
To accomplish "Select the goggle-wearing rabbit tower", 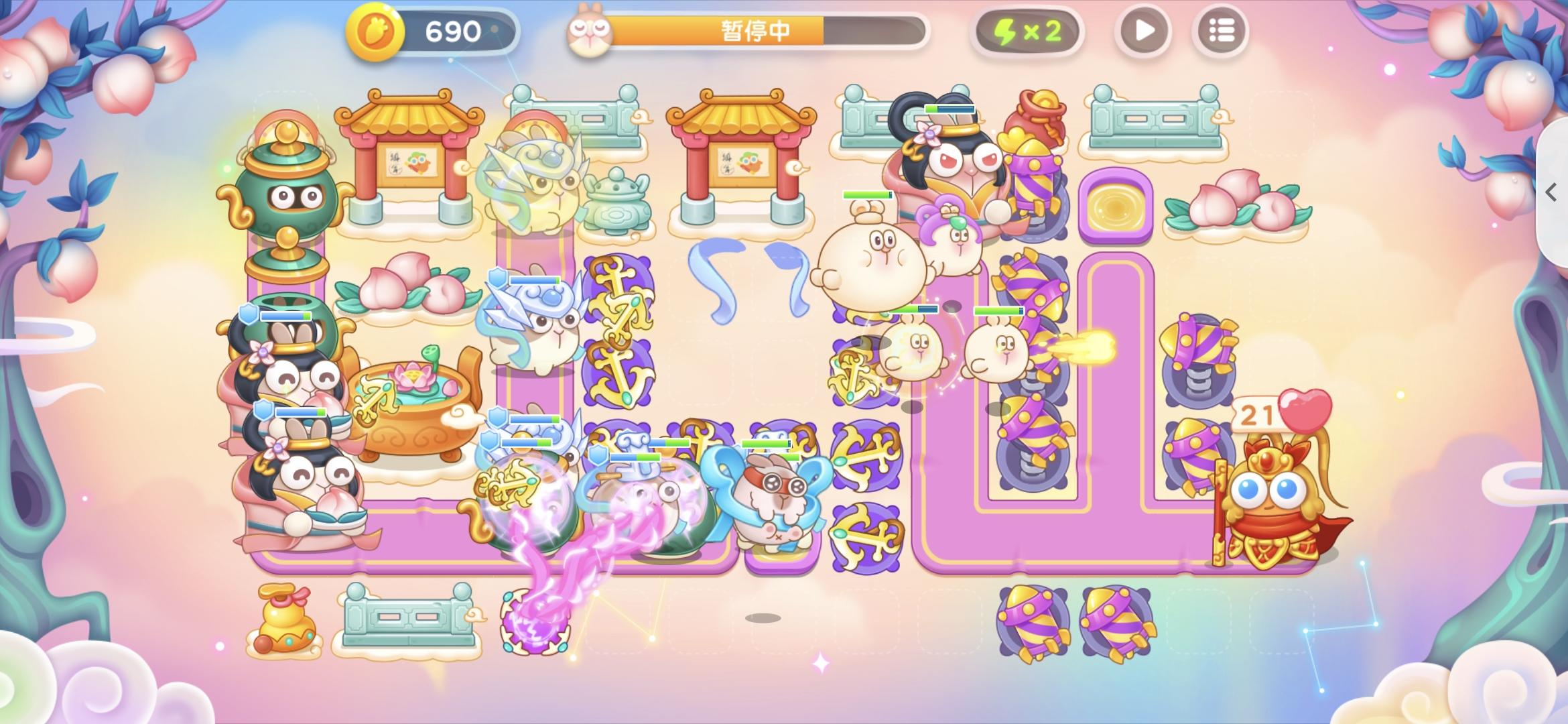I will [777, 499].
